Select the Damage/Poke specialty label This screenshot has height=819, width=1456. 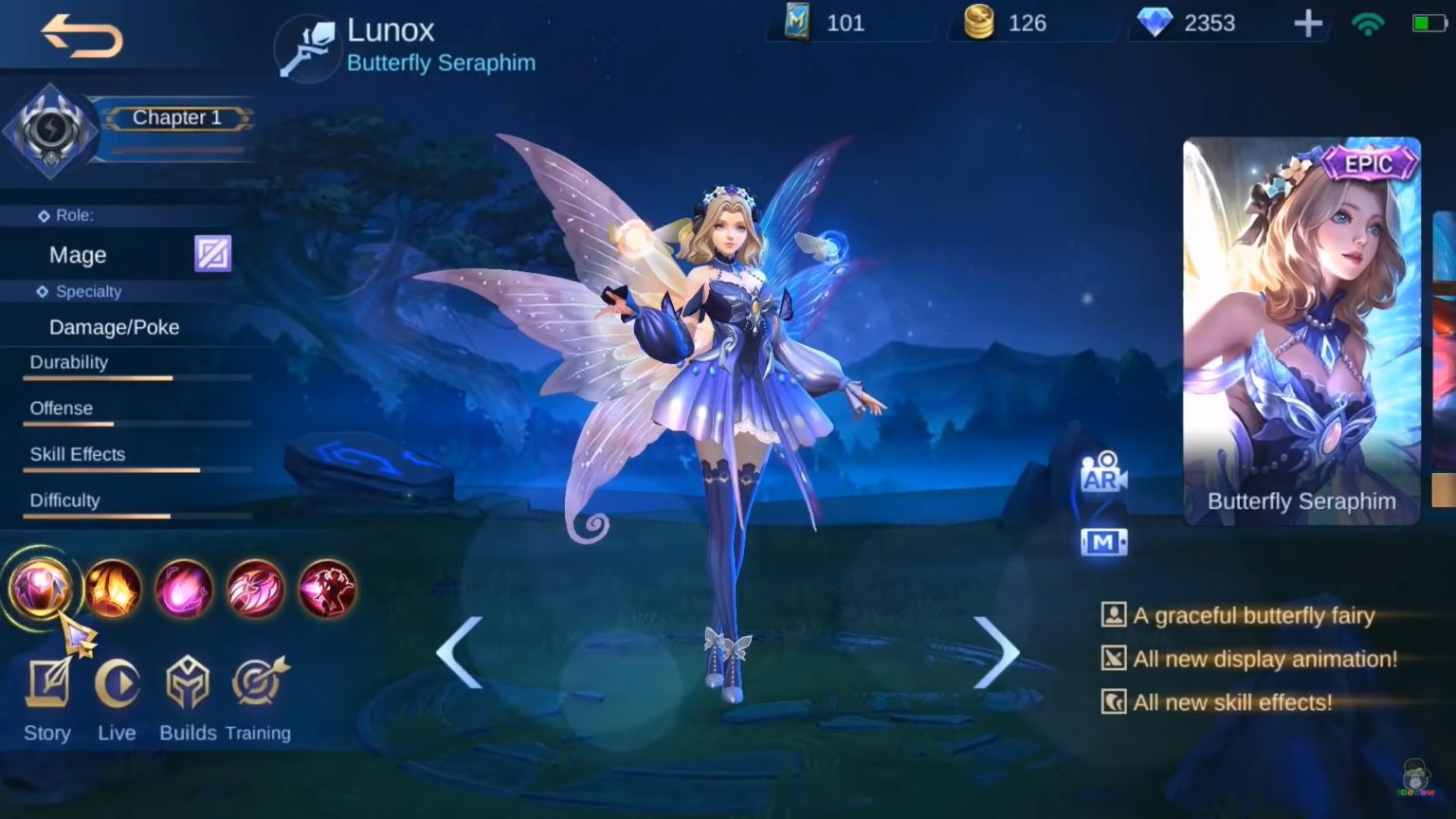point(114,327)
